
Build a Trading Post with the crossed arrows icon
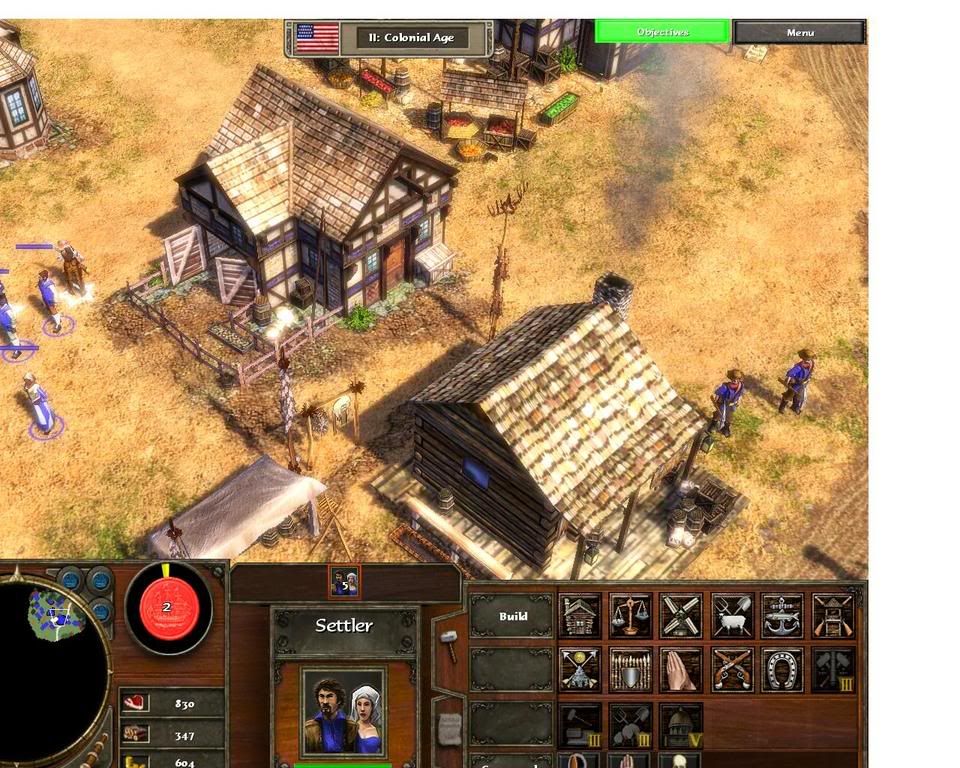[x=581, y=670]
